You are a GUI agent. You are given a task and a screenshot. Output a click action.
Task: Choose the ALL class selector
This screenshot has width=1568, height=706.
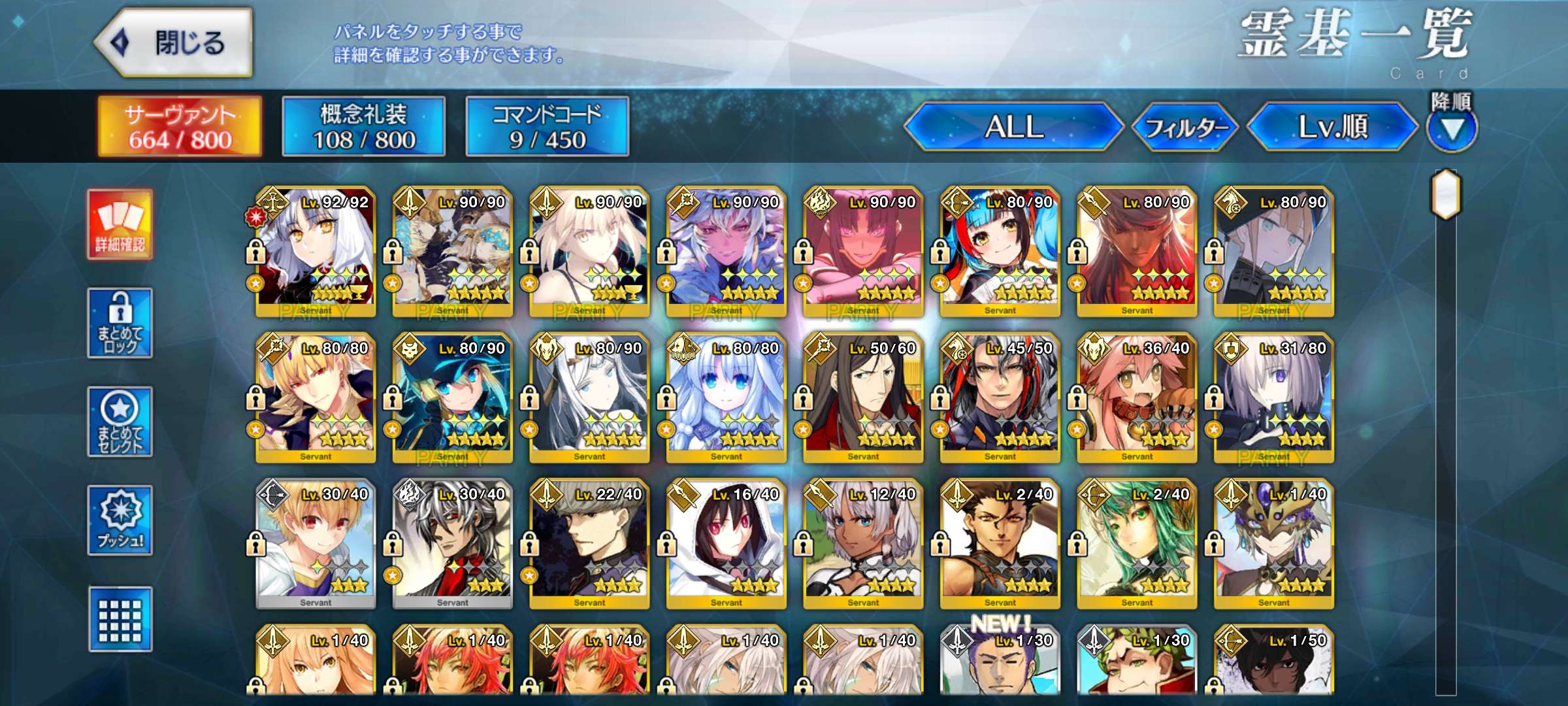1013,127
